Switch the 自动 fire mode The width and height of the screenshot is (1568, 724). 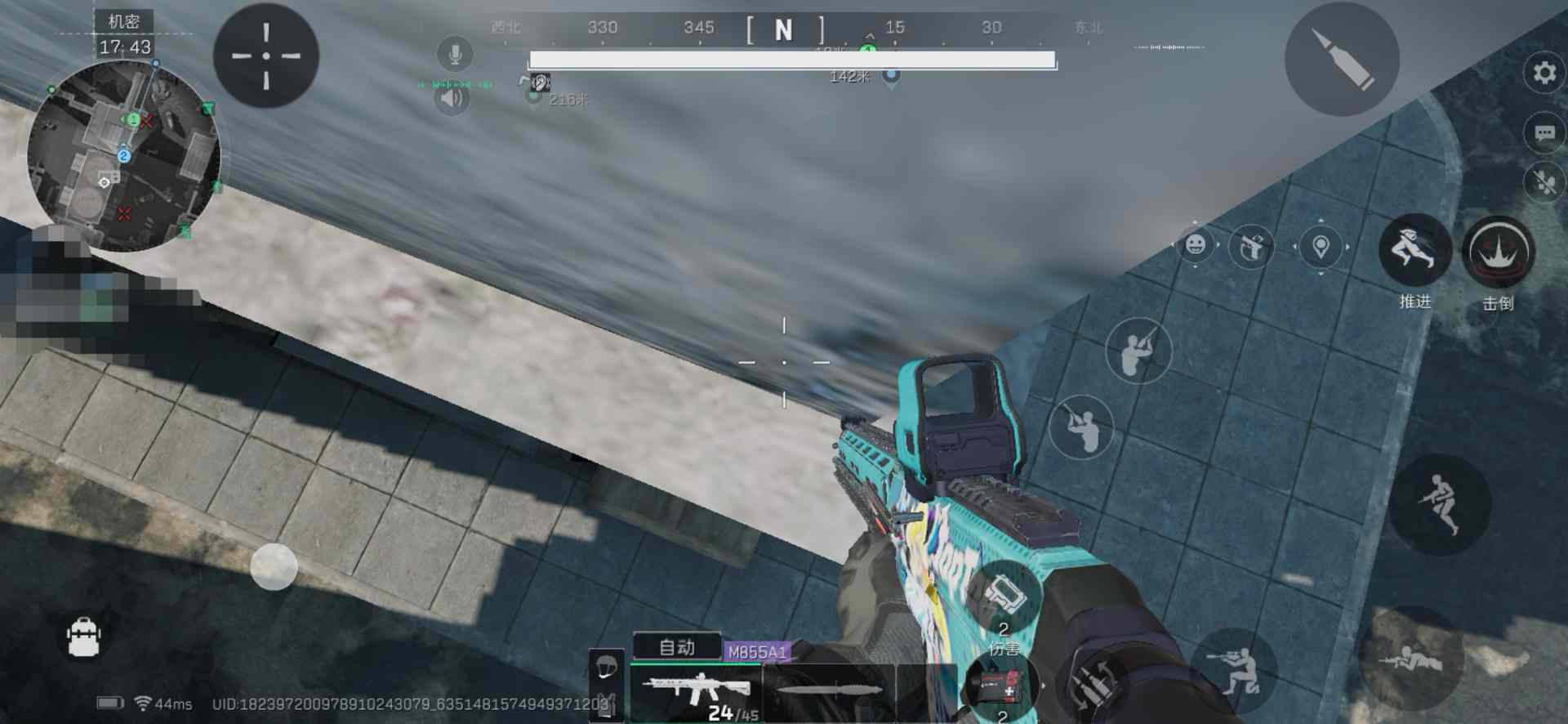click(677, 647)
